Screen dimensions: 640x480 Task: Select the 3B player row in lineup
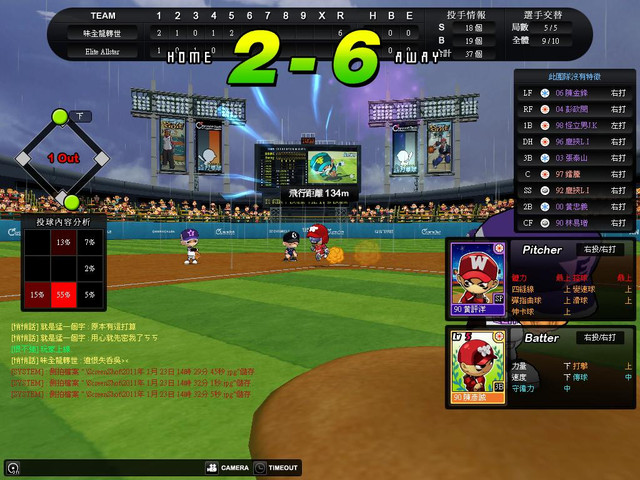(573, 157)
